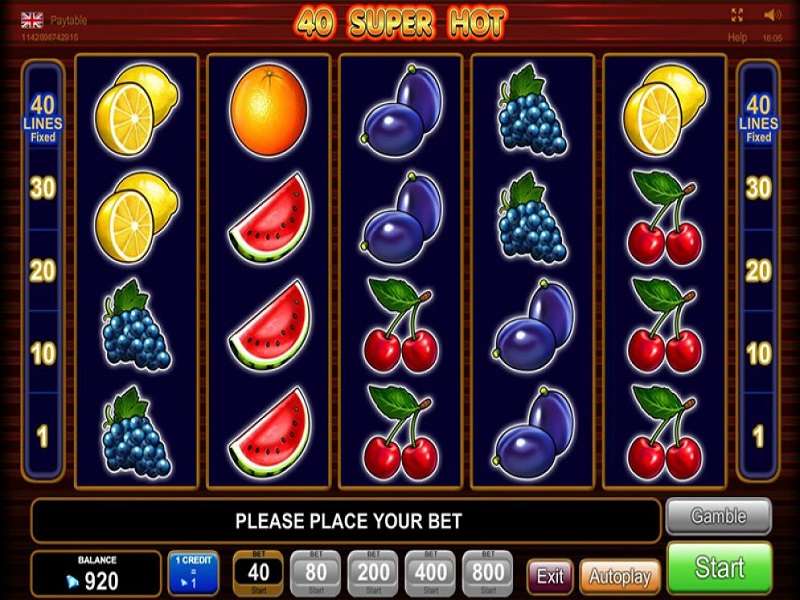Open the Autoplay option
The width and height of the screenshot is (800, 600).
(x=620, y=576)
